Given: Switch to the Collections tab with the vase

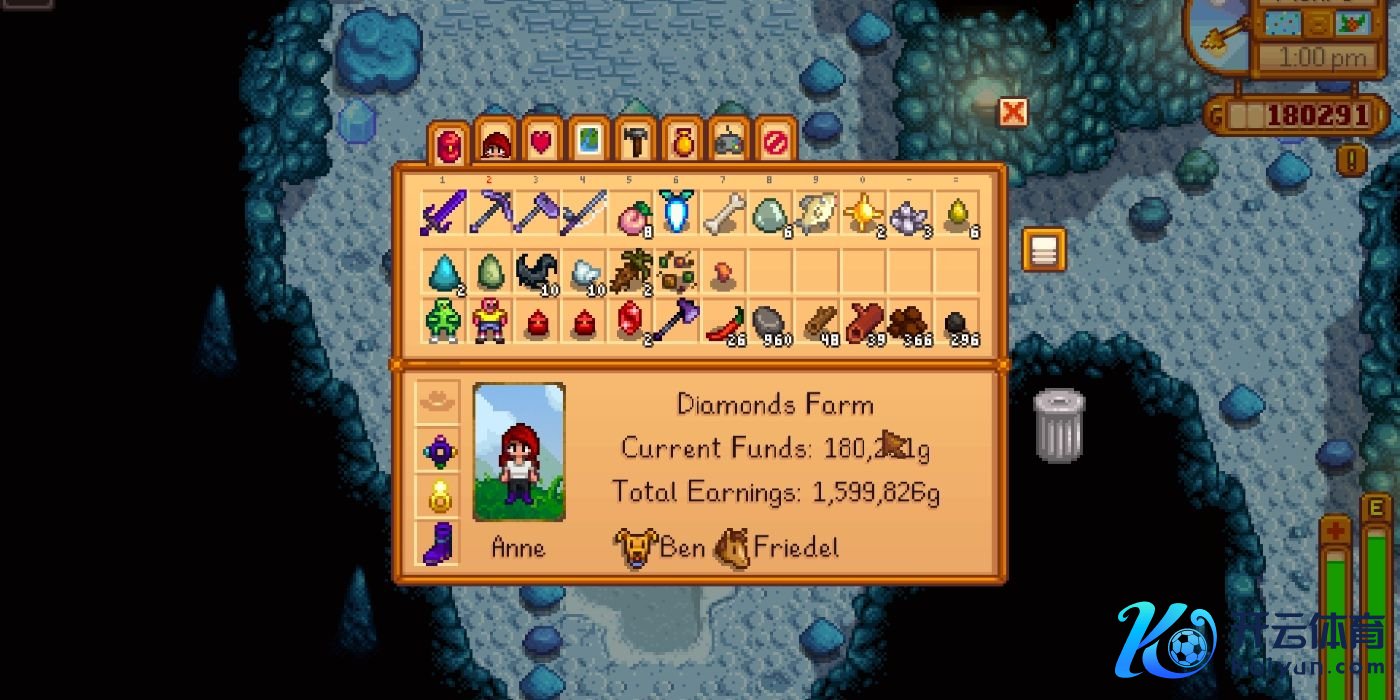Looking at the screenshot, I should 682,143.
